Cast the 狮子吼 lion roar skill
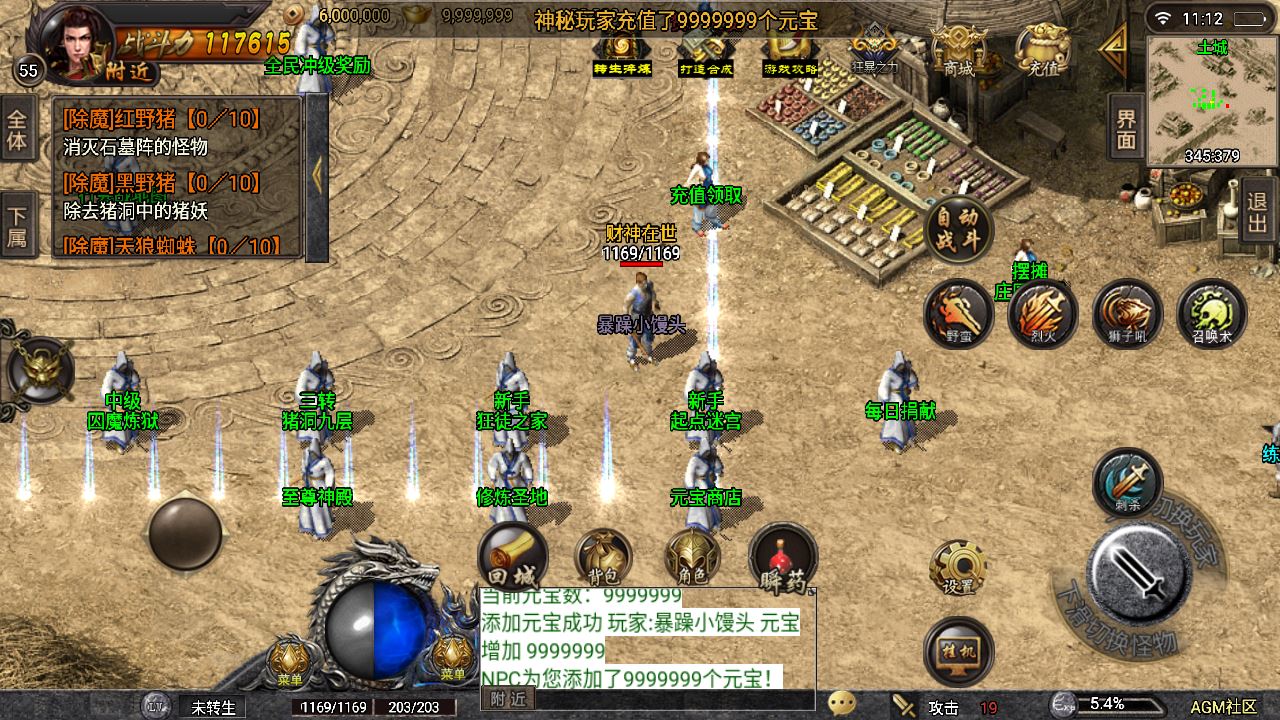Screen dimensions: 1280x720 [1127, 314]
